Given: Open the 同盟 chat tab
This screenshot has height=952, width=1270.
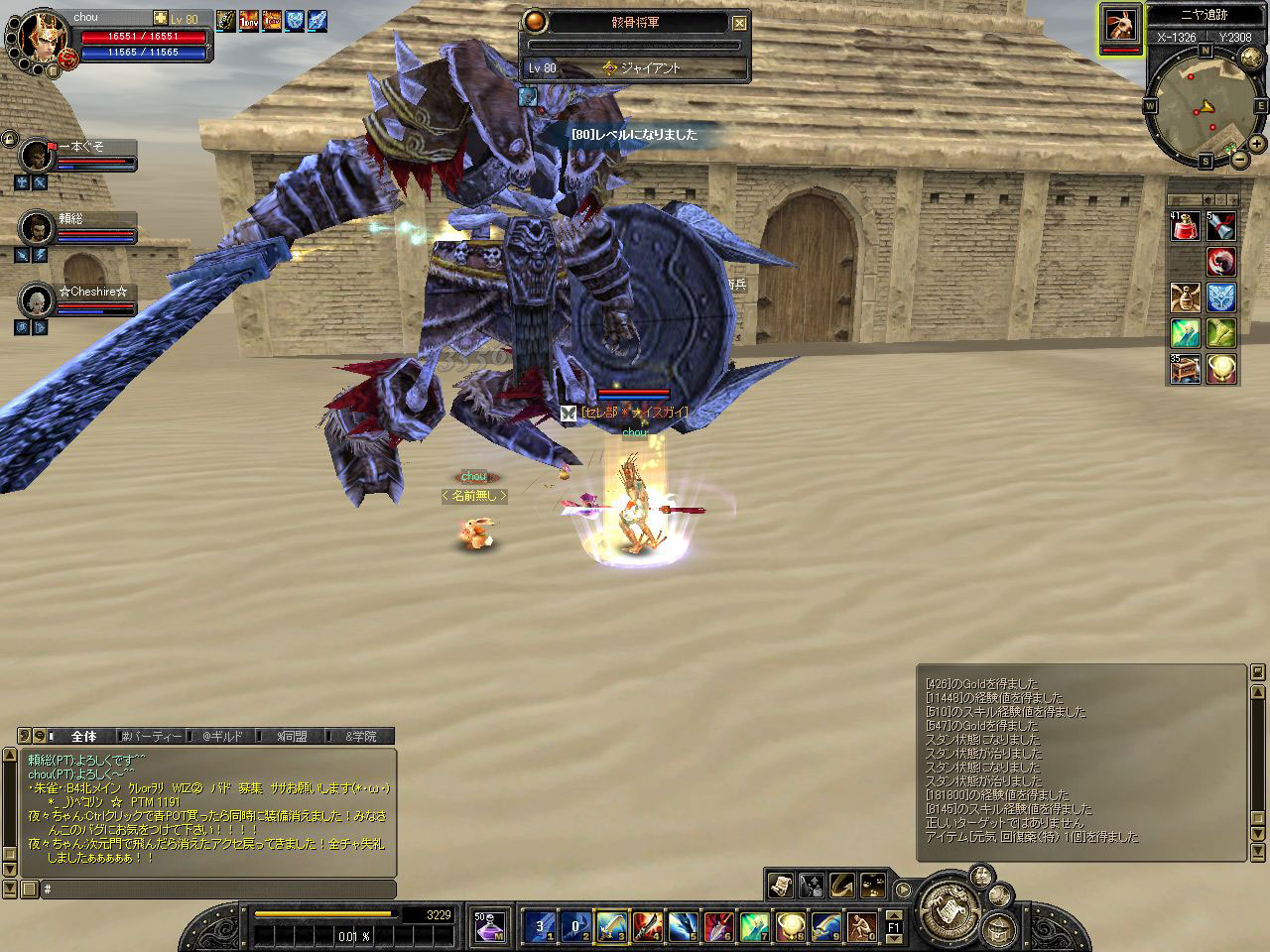Looking at the screenshot, I should 292,736.
